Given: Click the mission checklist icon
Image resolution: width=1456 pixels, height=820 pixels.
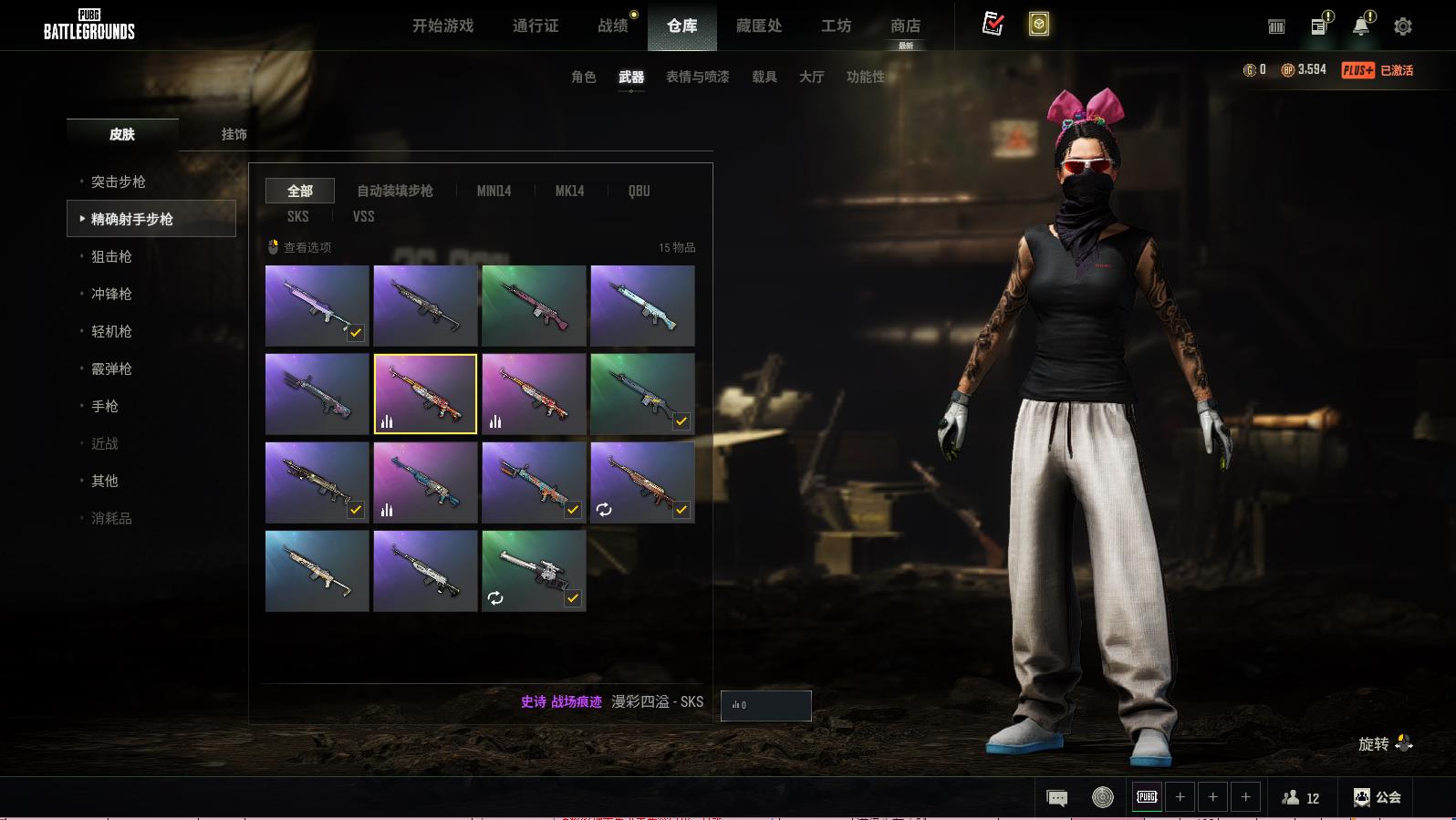Looking at the screenshot, I should point(993,25).
